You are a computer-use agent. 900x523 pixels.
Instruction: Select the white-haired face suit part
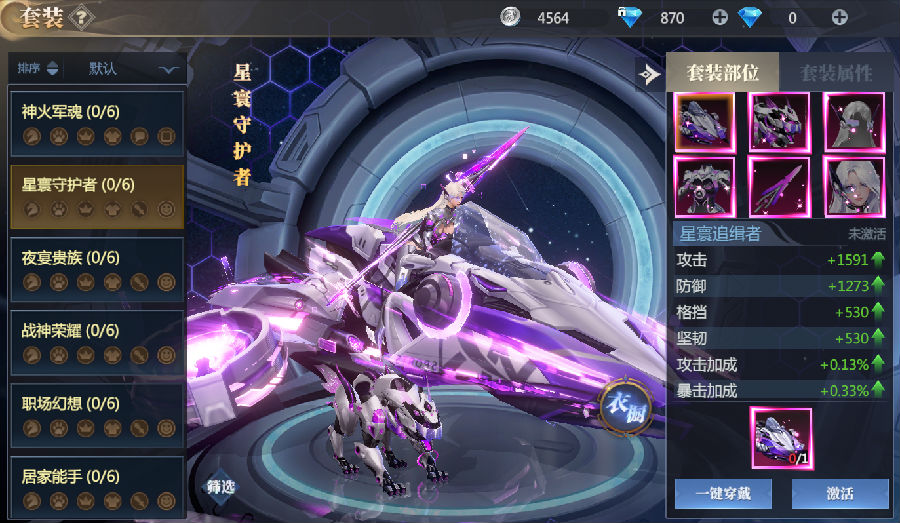[x=854, y=187]
